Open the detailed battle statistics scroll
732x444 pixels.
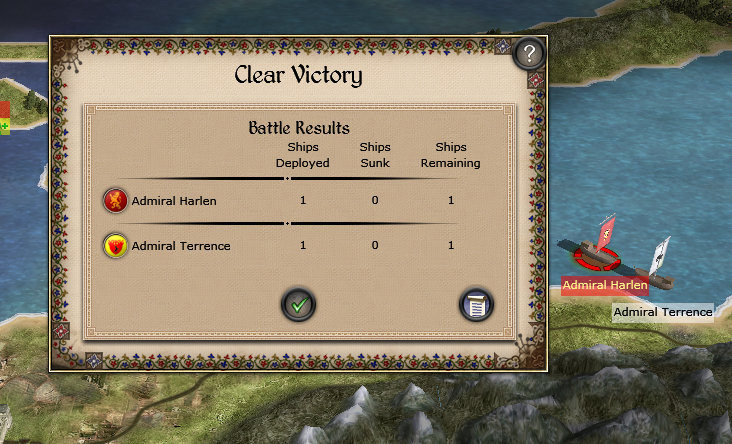click(476, 304)
